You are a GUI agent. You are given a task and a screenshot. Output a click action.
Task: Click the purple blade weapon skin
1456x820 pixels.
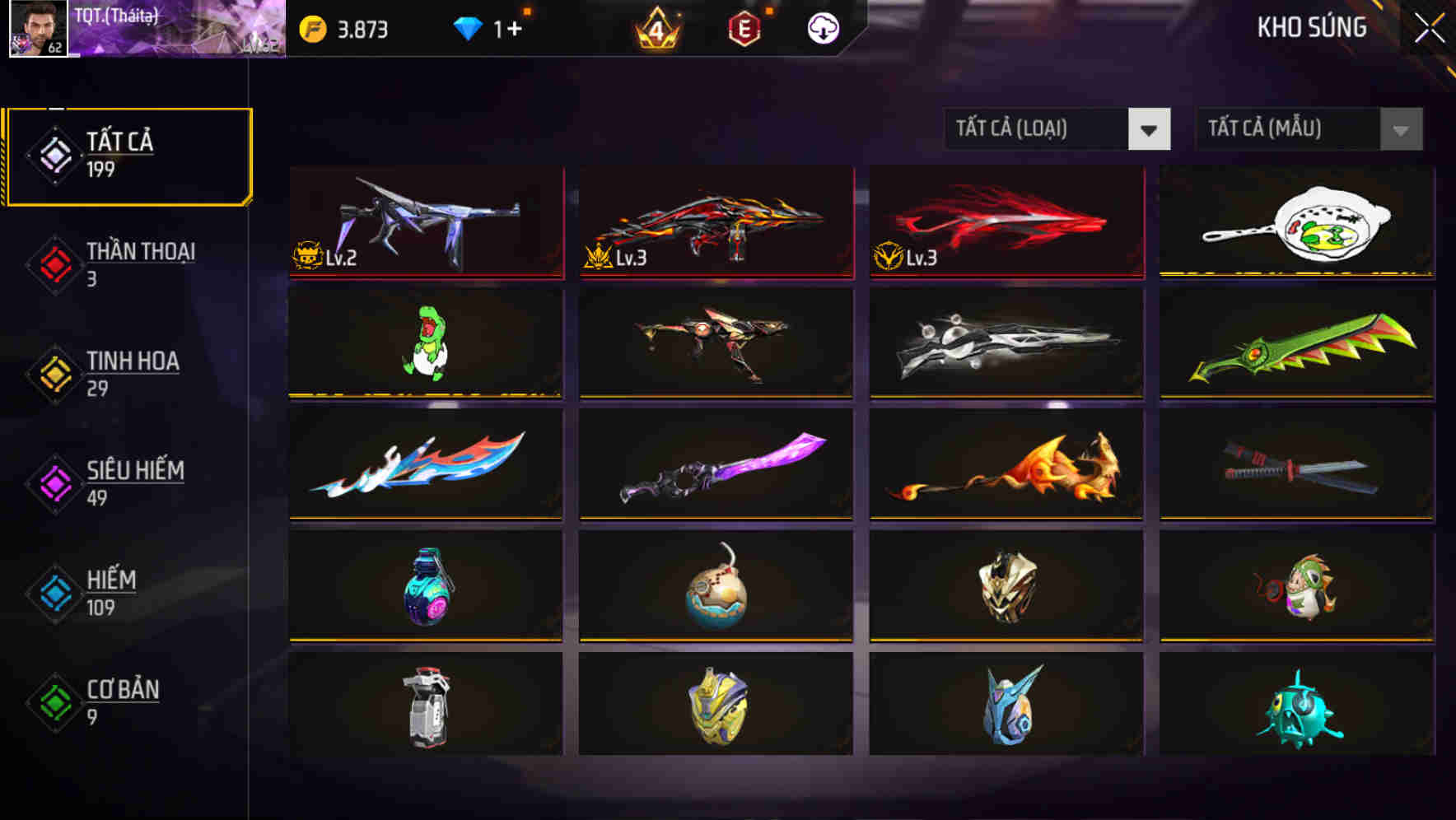pos(716,466)
